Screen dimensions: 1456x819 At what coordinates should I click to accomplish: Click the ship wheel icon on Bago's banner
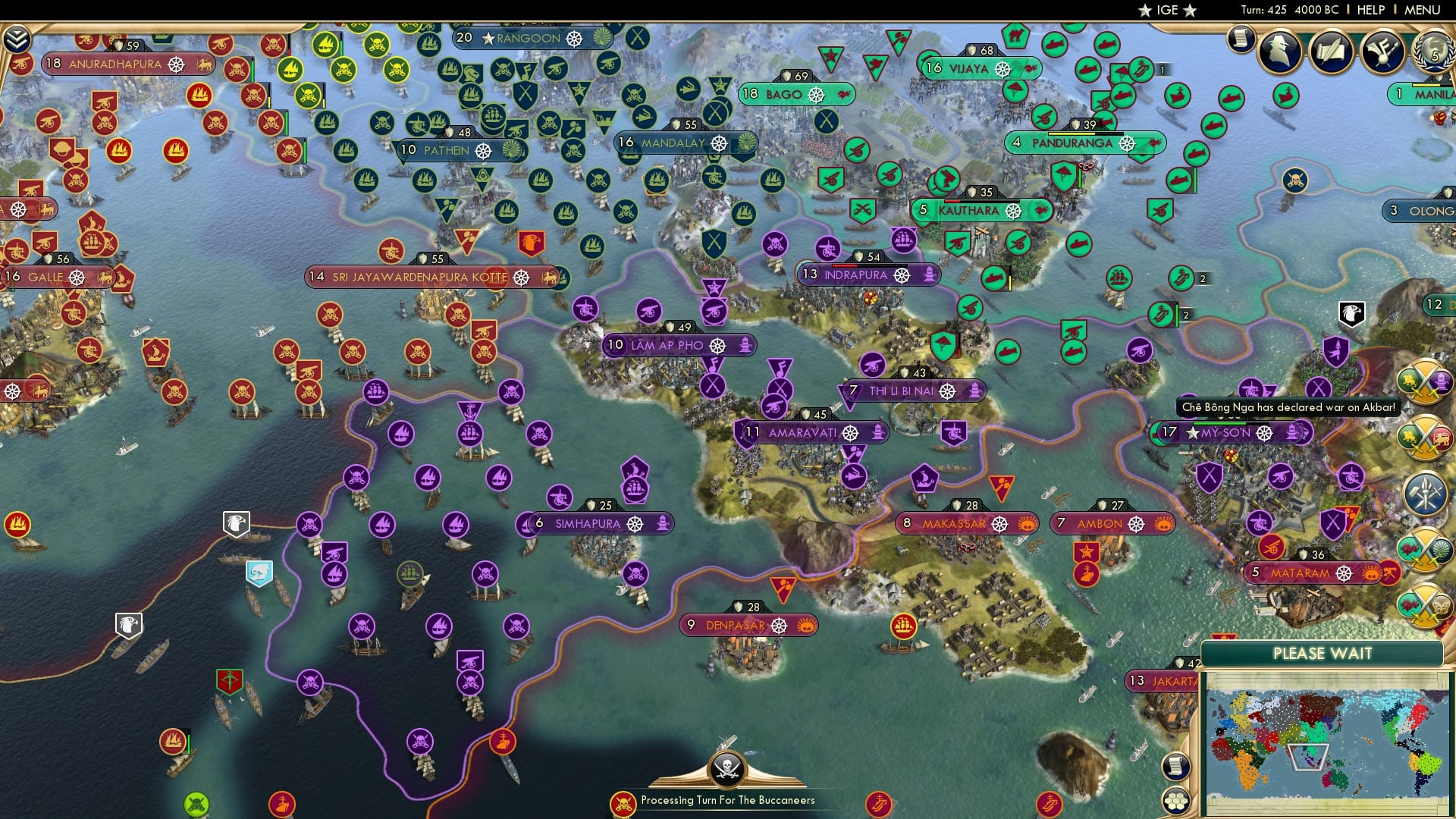[x=817, y=96]
